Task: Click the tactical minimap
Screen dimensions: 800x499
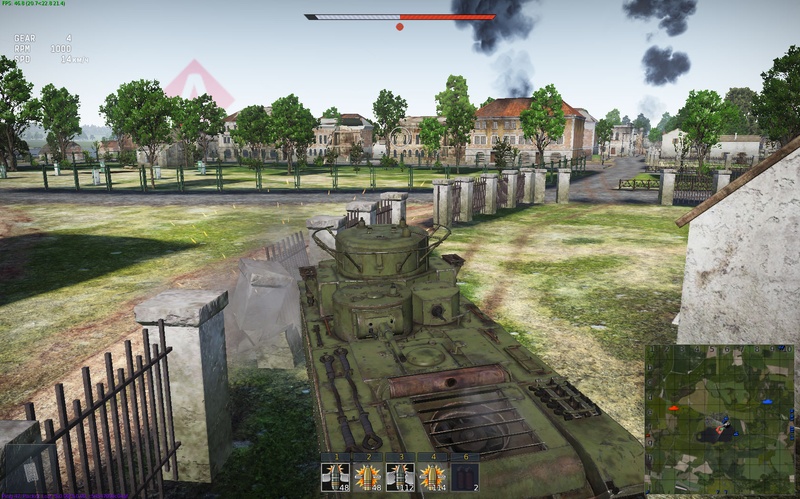Action: 720,420
